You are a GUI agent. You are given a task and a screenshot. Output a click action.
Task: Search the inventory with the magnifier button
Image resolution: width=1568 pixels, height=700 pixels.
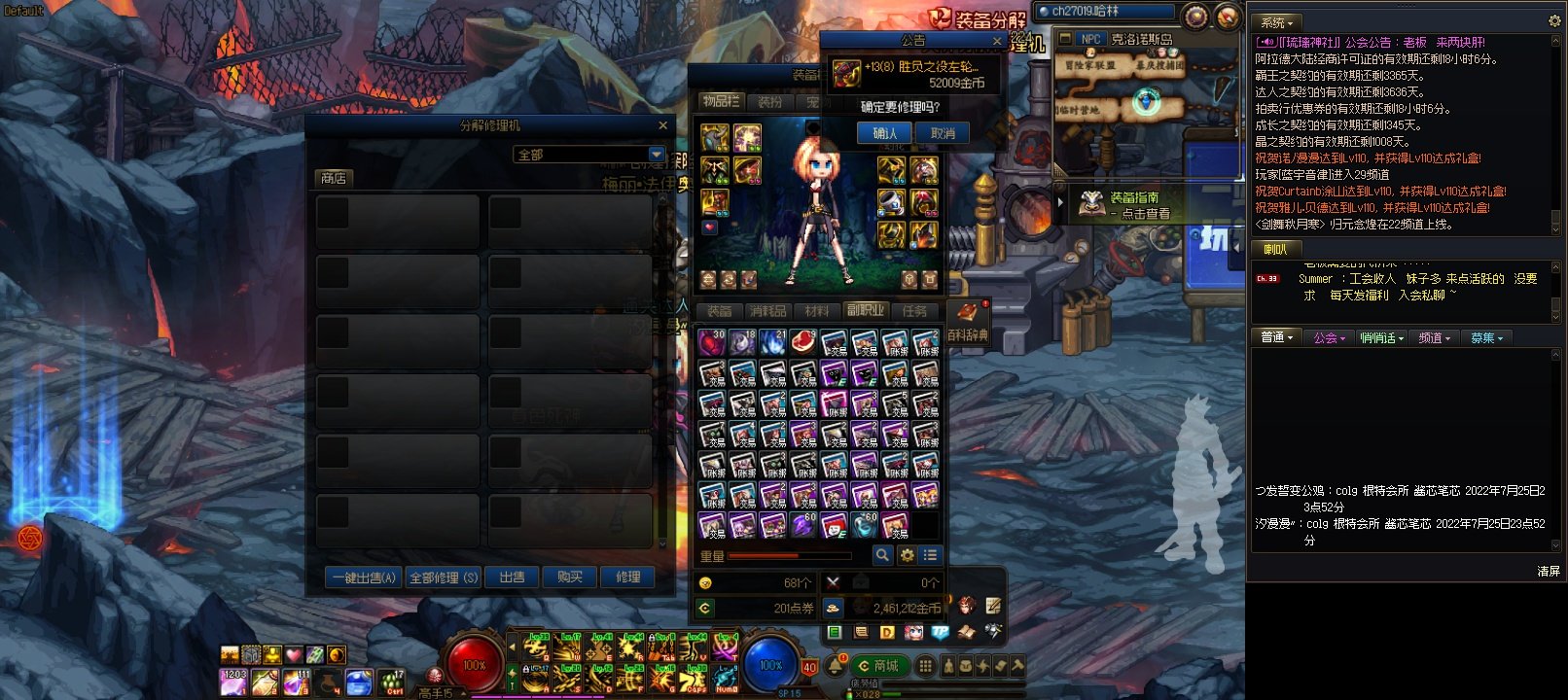click(882, 555)
